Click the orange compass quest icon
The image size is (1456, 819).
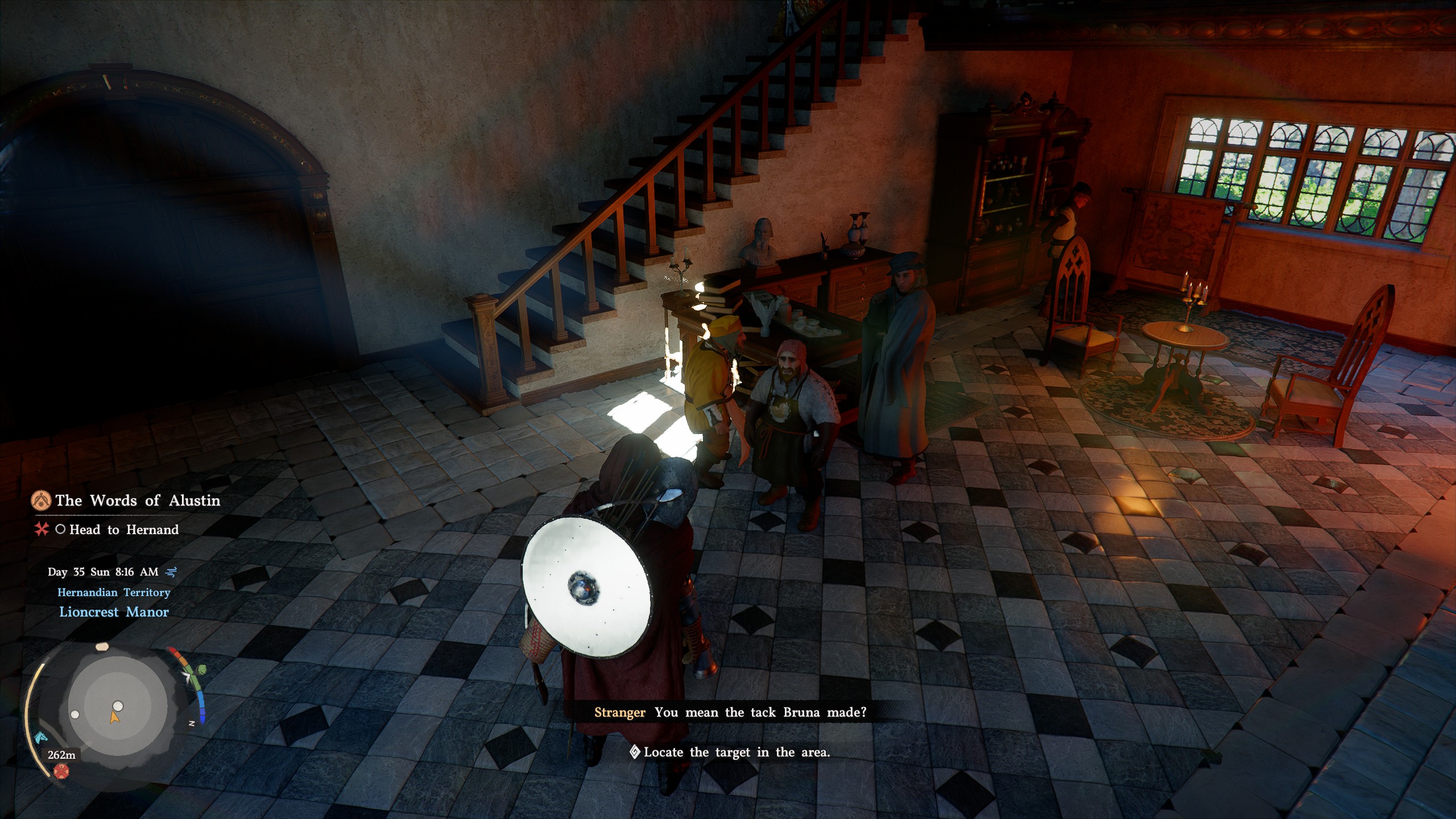[x=40, y=500]
